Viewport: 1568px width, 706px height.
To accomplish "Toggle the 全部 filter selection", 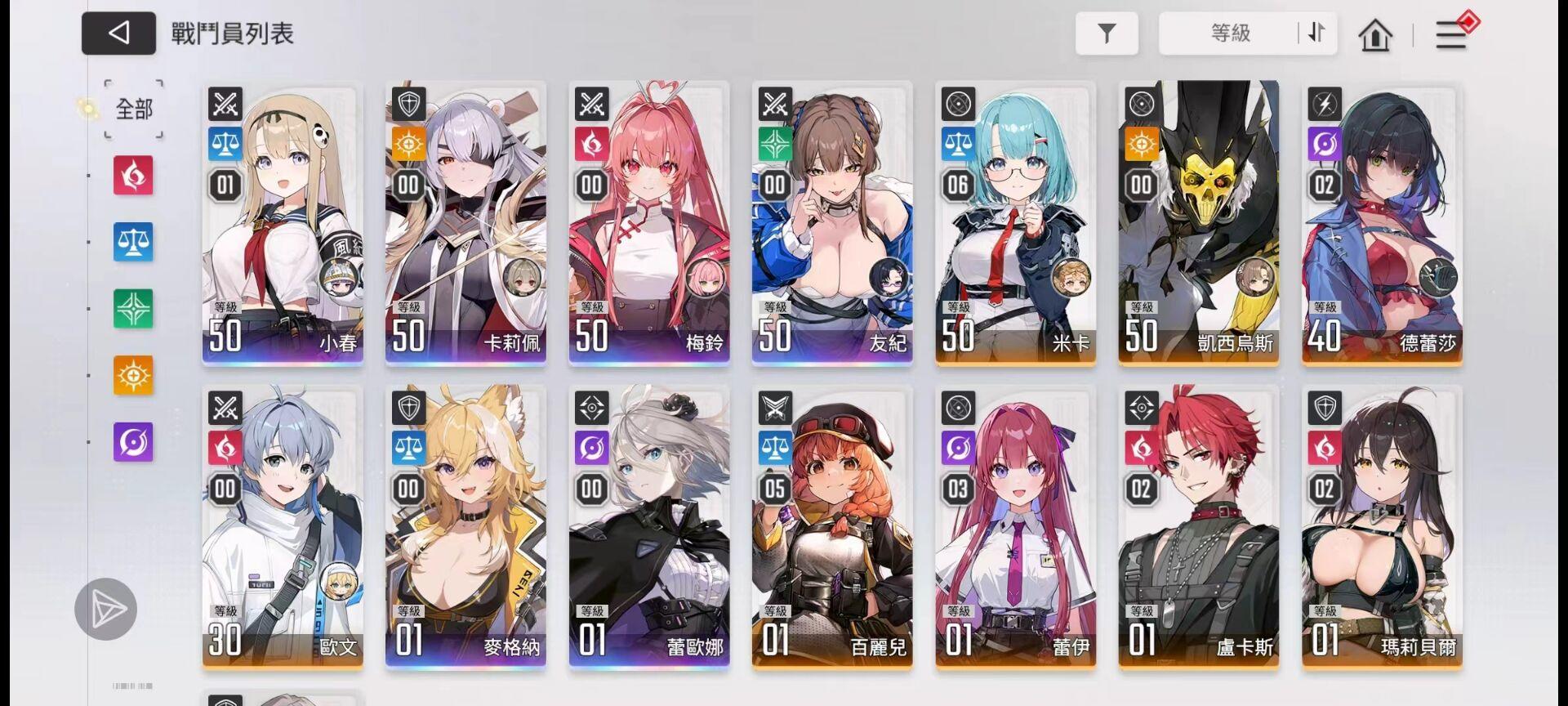I will (x=133, y=109).
